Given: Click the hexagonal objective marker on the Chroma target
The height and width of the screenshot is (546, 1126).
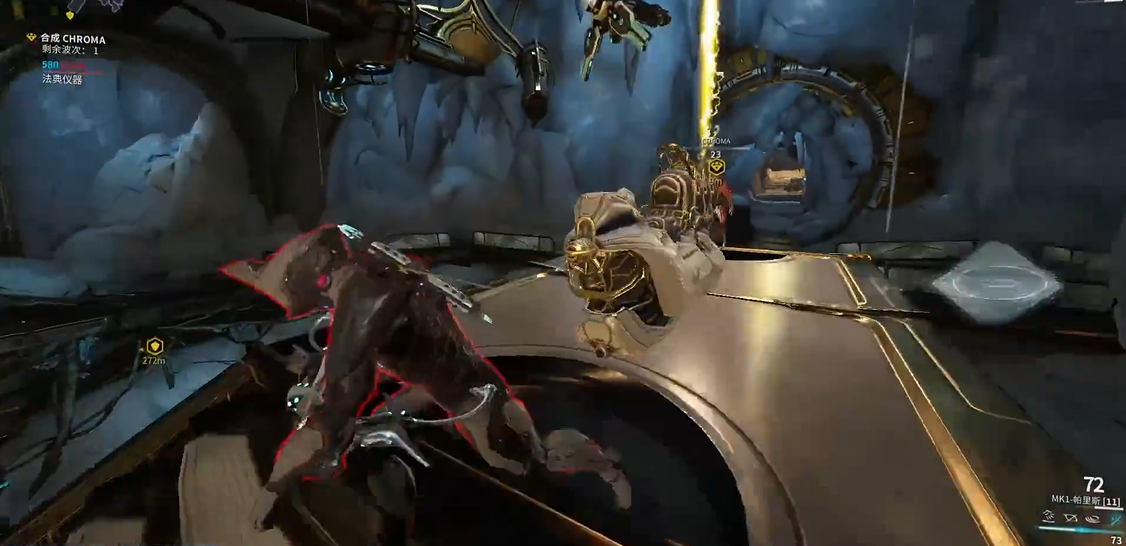Looking at the screenshot, I should point(716,168).
